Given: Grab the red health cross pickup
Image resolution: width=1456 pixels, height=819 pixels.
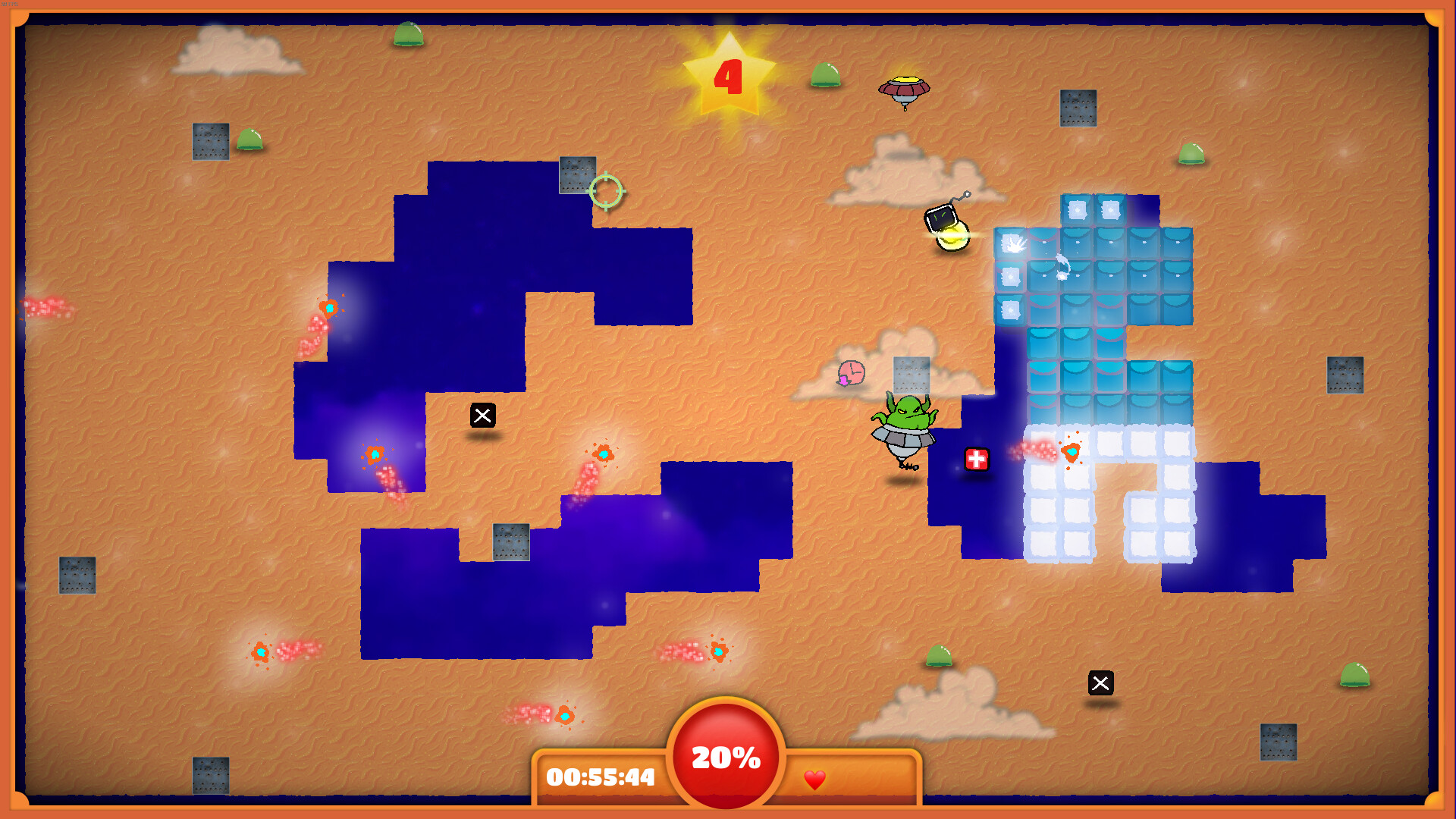Looking at the screenshot, I should coord(977,459).
